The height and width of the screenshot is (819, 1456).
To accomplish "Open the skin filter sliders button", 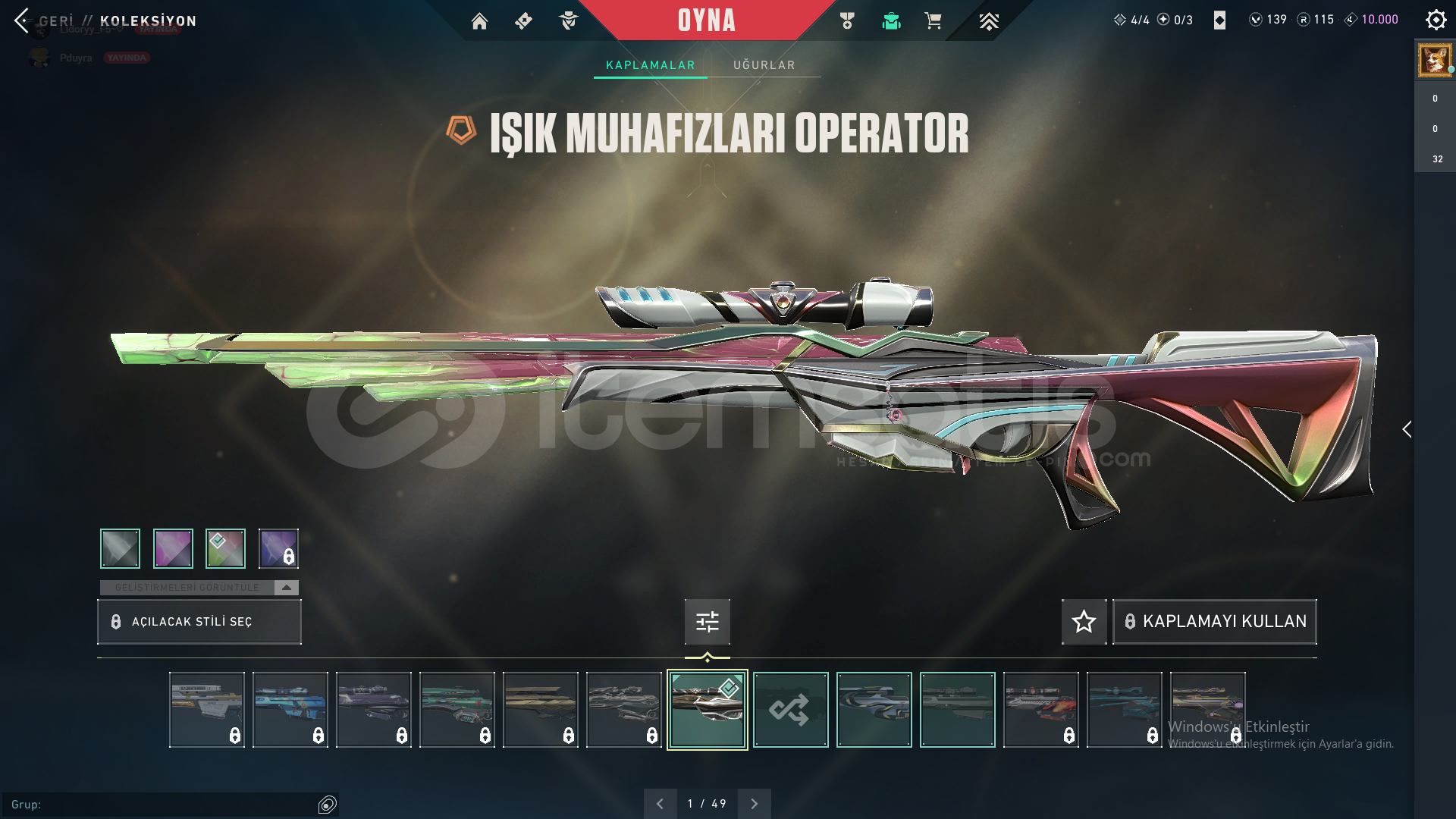I will (707, 622).
